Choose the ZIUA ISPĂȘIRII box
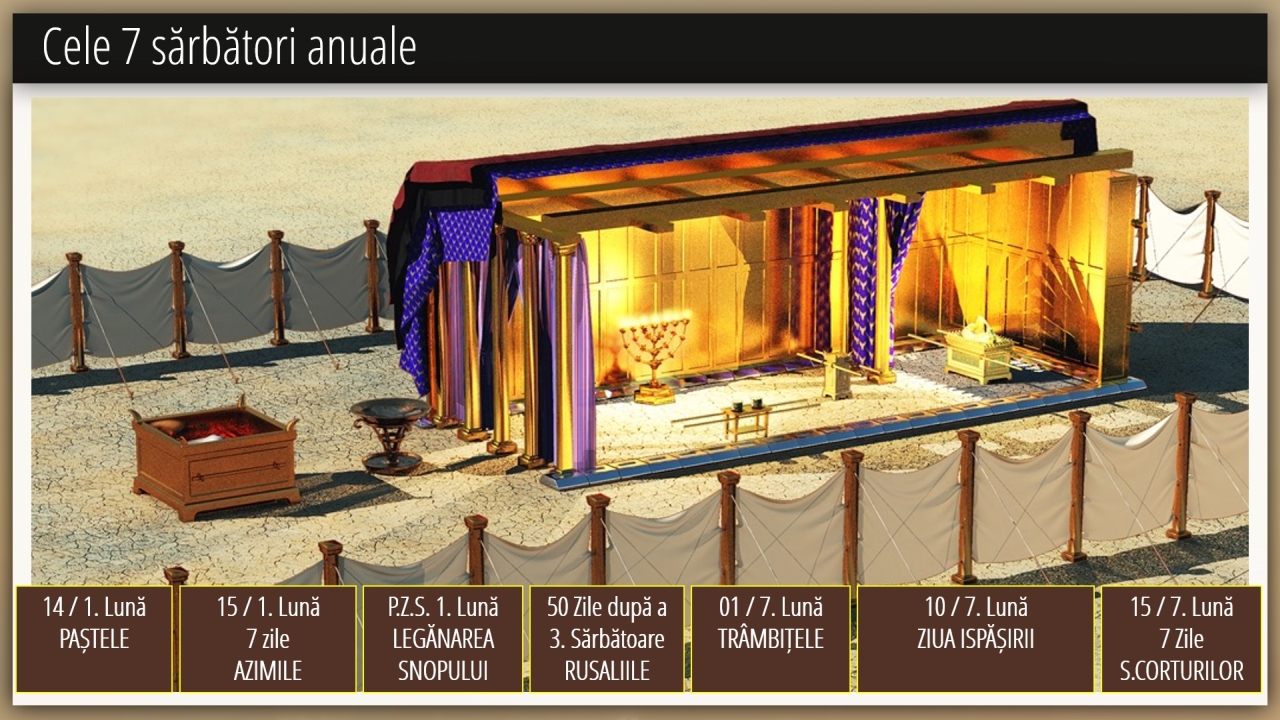The height and width of the screenshot is (720, 1280). pos(975,639)
